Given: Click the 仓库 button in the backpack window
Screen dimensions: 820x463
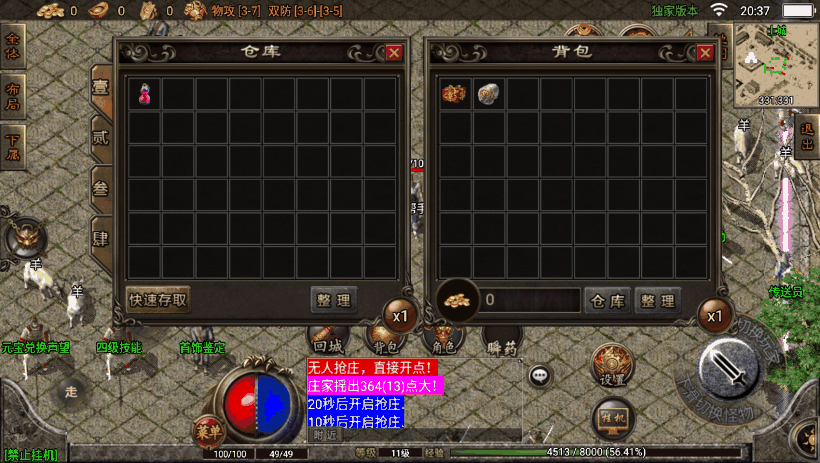Looking at the screenshot, I should (x=606, y=299).
